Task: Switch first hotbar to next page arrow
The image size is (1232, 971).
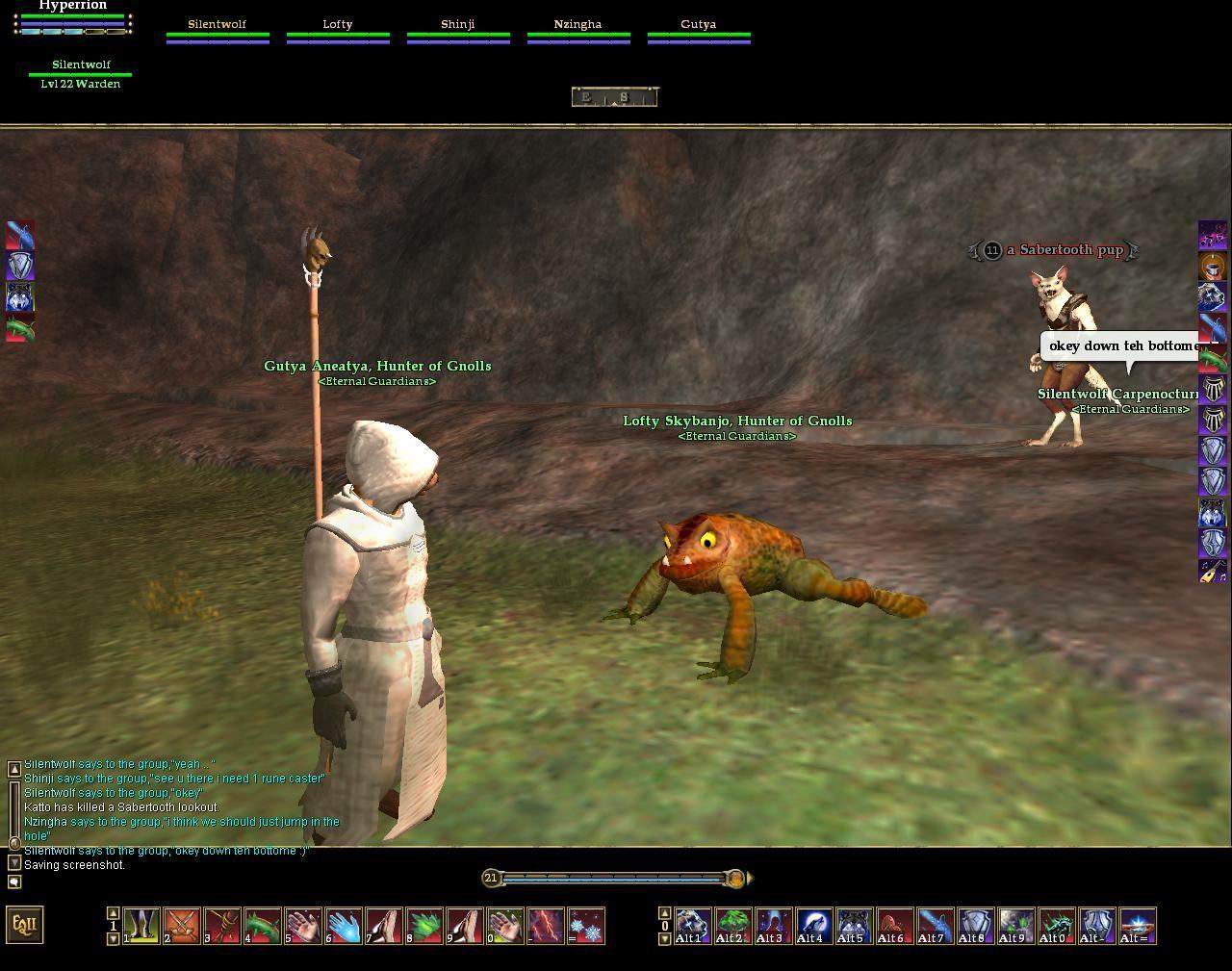Action: (114, 939)
